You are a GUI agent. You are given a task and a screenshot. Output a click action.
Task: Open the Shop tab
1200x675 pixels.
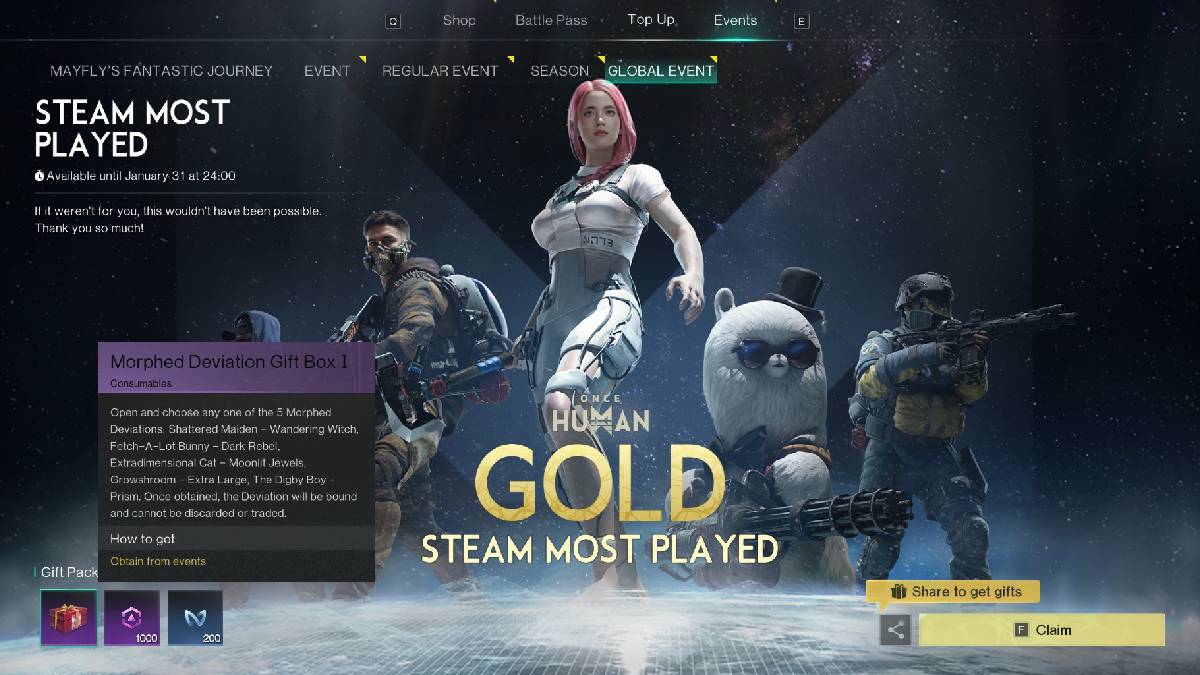click(459, 20)
